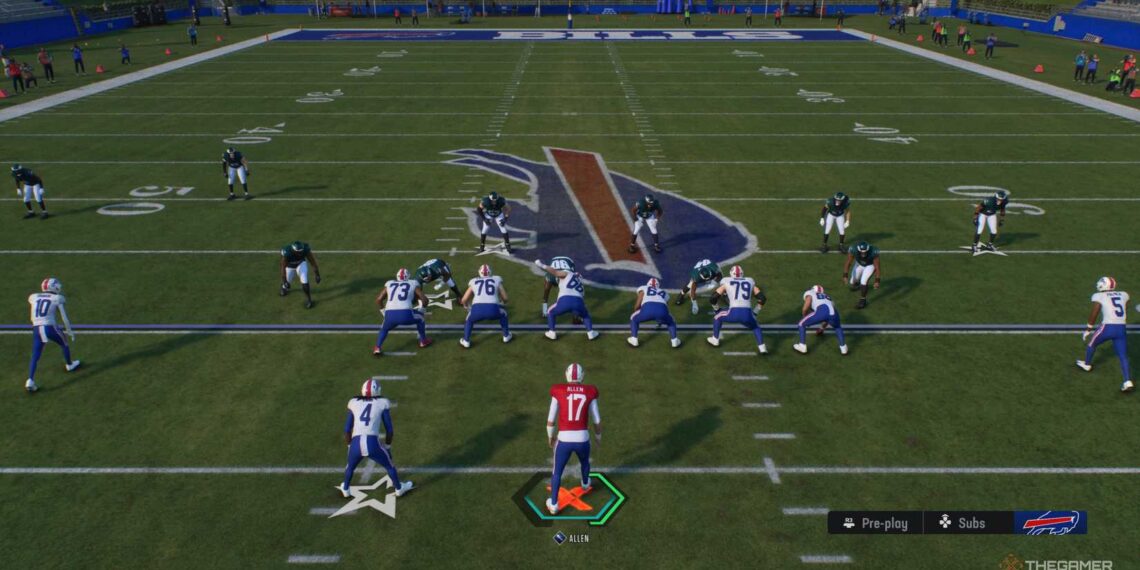Click the Bills team logo badge
This screenshot has height=570, width=1140.
pos(1049,522)
